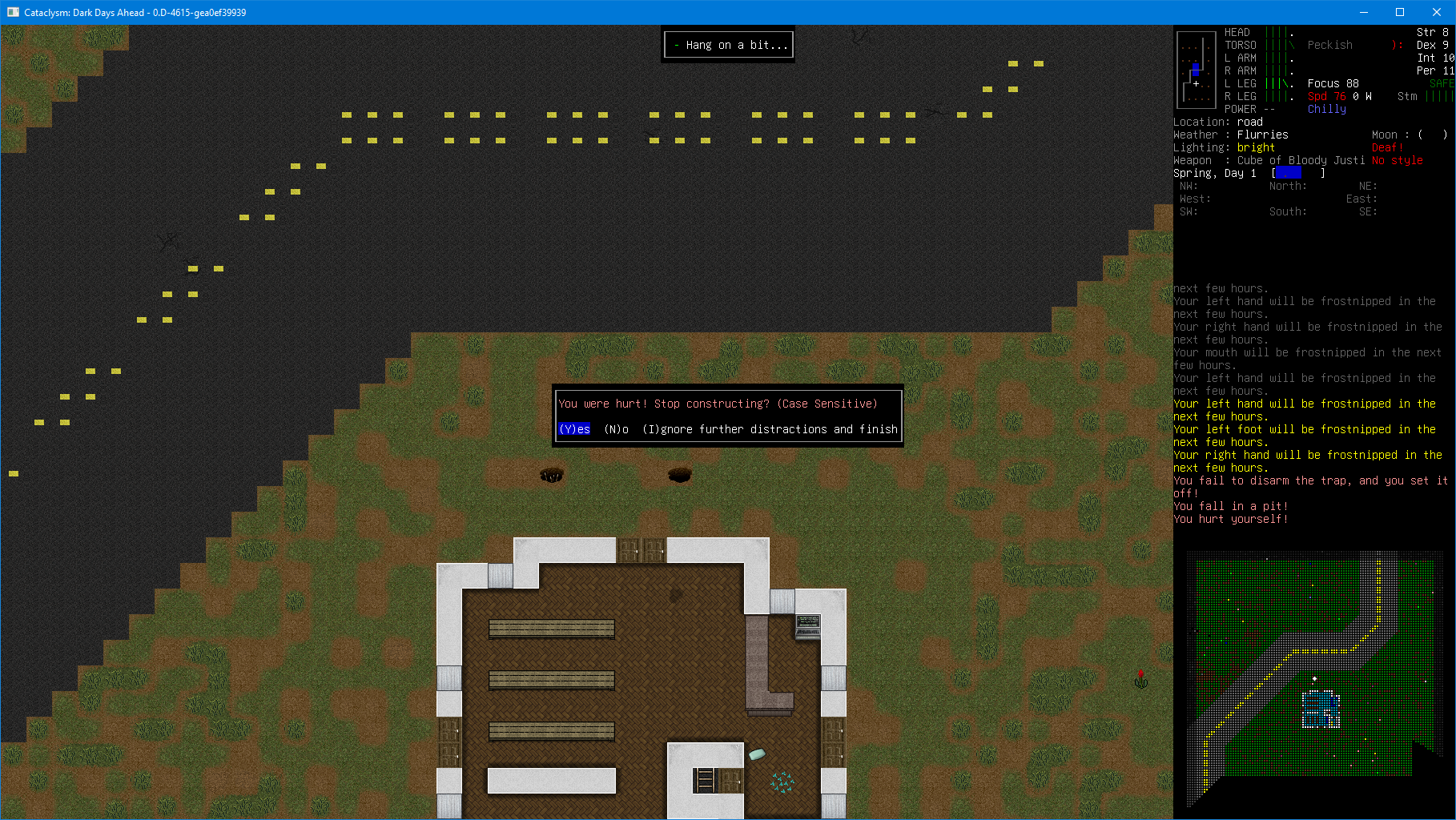Toggle the SAFE mode indicator
This screenshot has height=820, width=1456.
1440,83
